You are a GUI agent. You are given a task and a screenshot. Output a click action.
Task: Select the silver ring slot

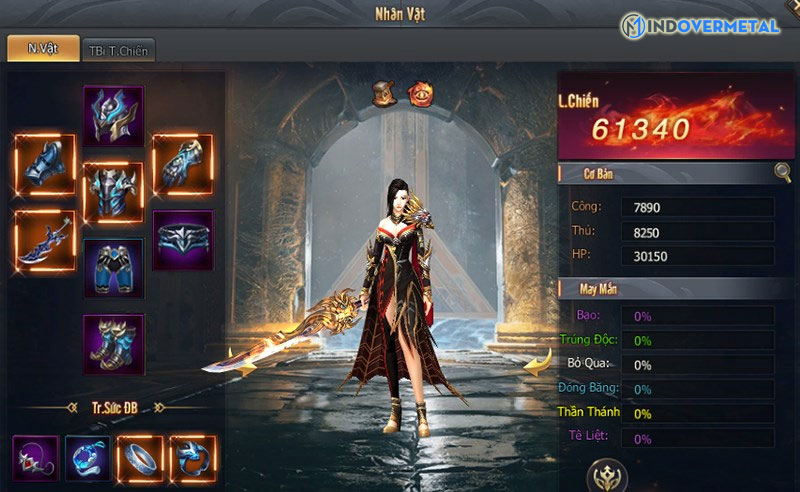point(140,459)
